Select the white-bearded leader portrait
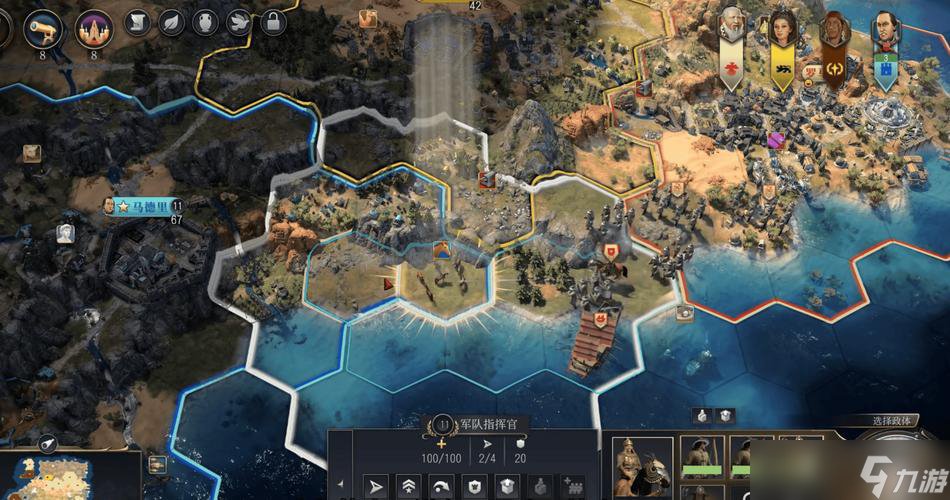Screen dimensions: 950x500 [731, 26]
